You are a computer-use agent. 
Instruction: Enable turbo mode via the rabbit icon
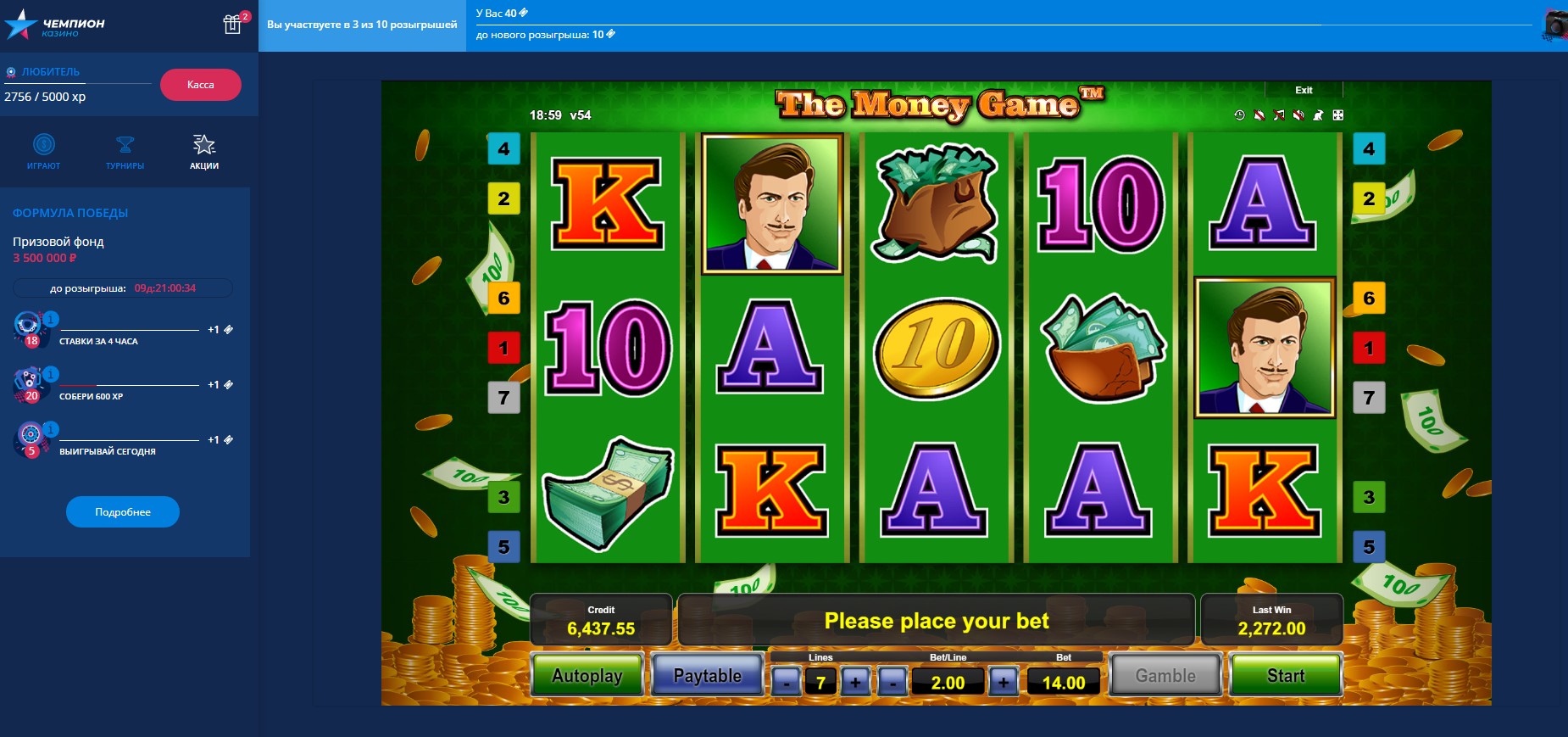click(1317, 114)
